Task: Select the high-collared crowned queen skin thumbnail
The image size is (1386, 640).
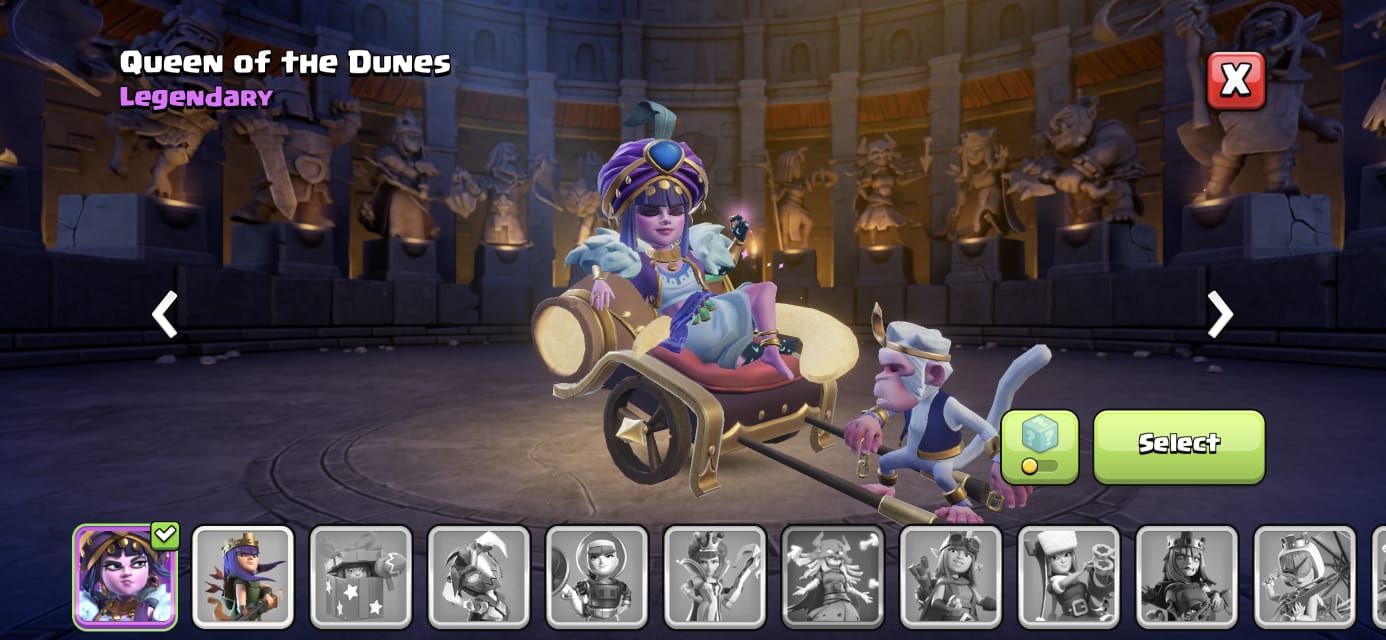Action: click(x=715, y=577)
